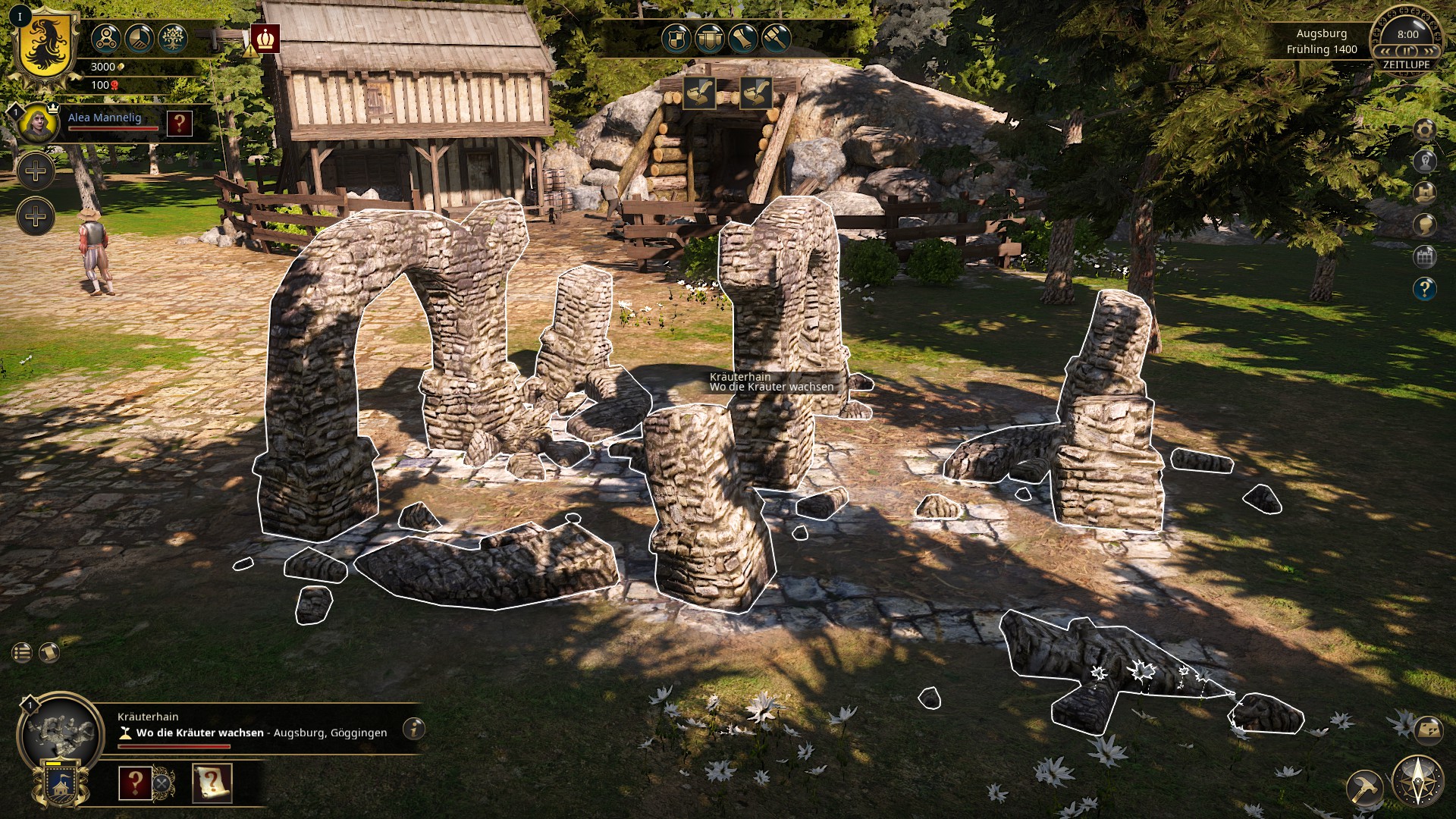
Task: Click the shield icon in top center toolbar
Action: (x=676, y=38)
